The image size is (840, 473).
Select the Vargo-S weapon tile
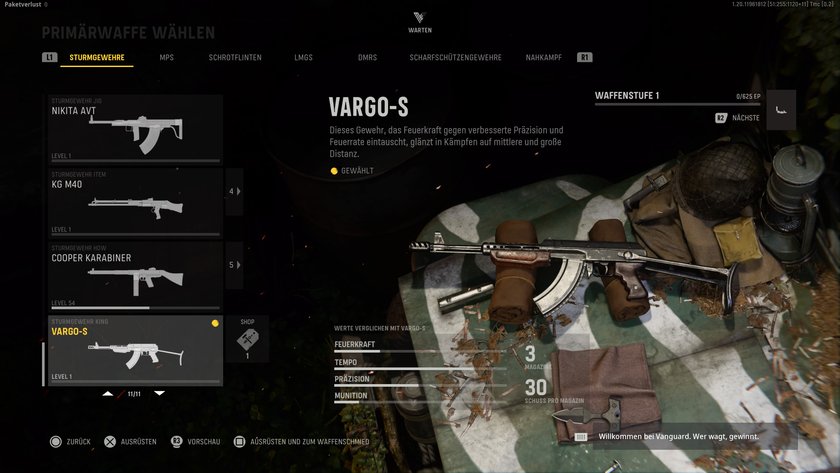point(135,350)
